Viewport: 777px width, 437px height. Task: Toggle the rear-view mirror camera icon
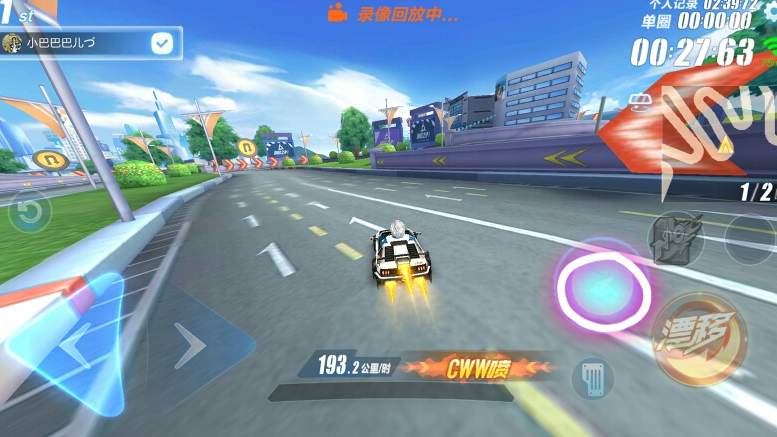coord(639,100)
